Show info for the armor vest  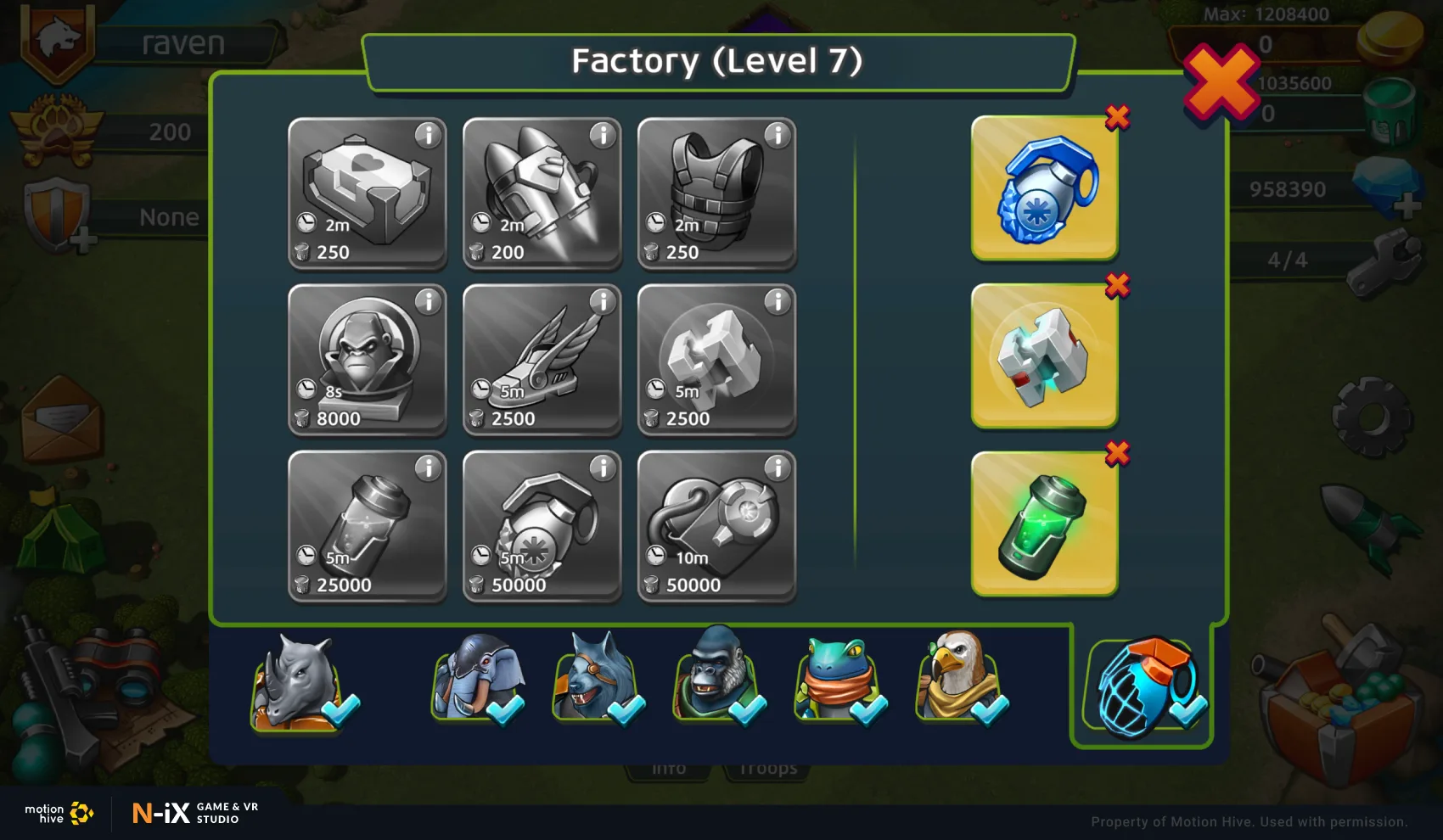pyautogui.click(x=778, y=135)
